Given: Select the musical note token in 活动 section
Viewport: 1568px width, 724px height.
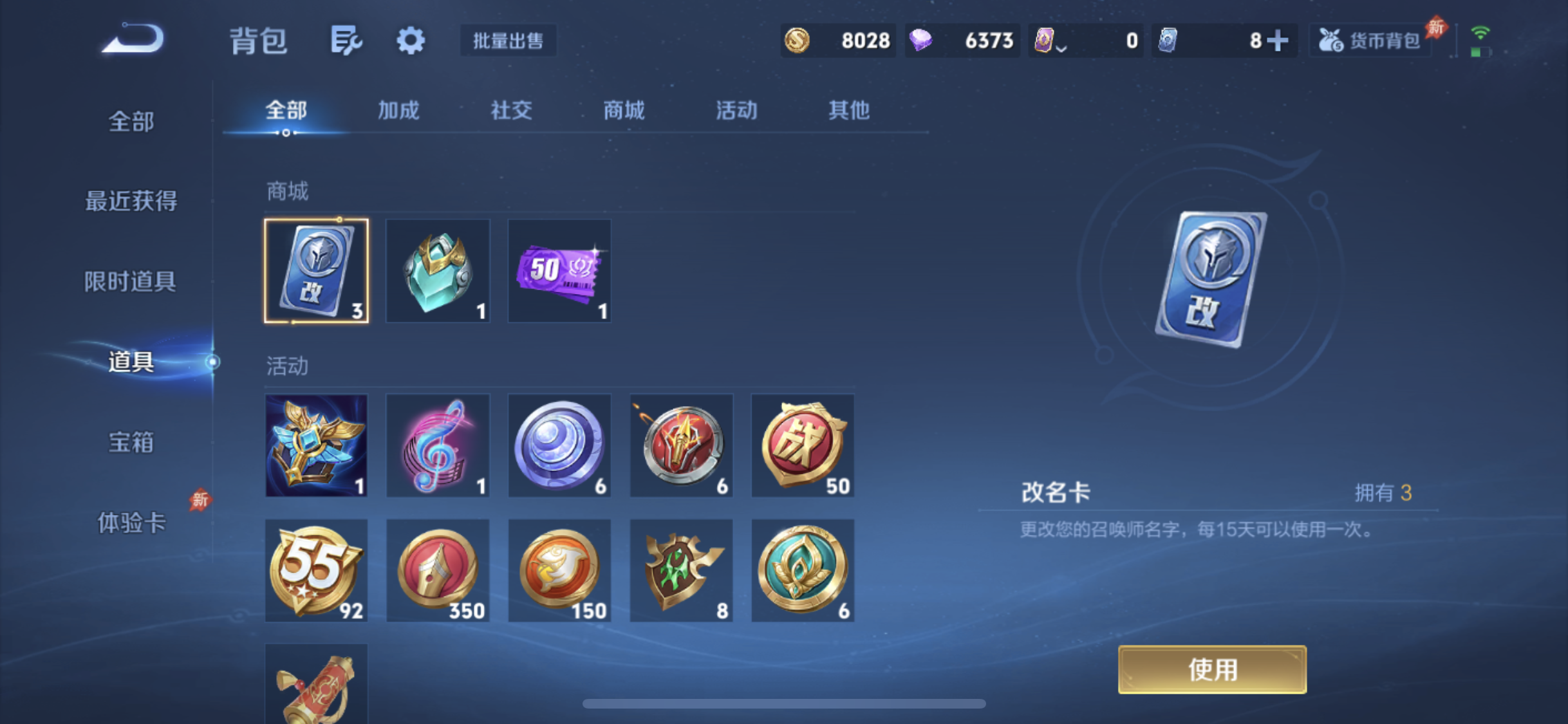Looking at the screenshot, I should pos(437,445).
